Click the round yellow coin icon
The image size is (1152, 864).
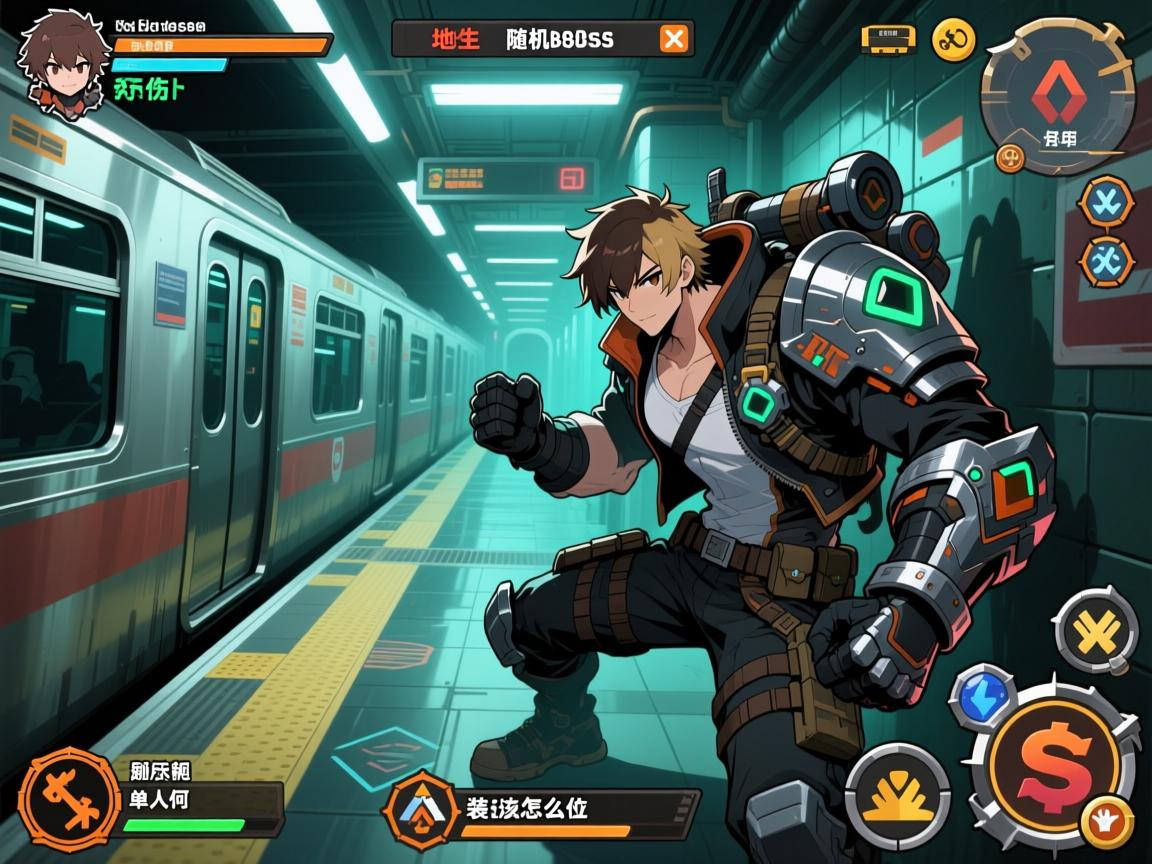click(953, 40)
